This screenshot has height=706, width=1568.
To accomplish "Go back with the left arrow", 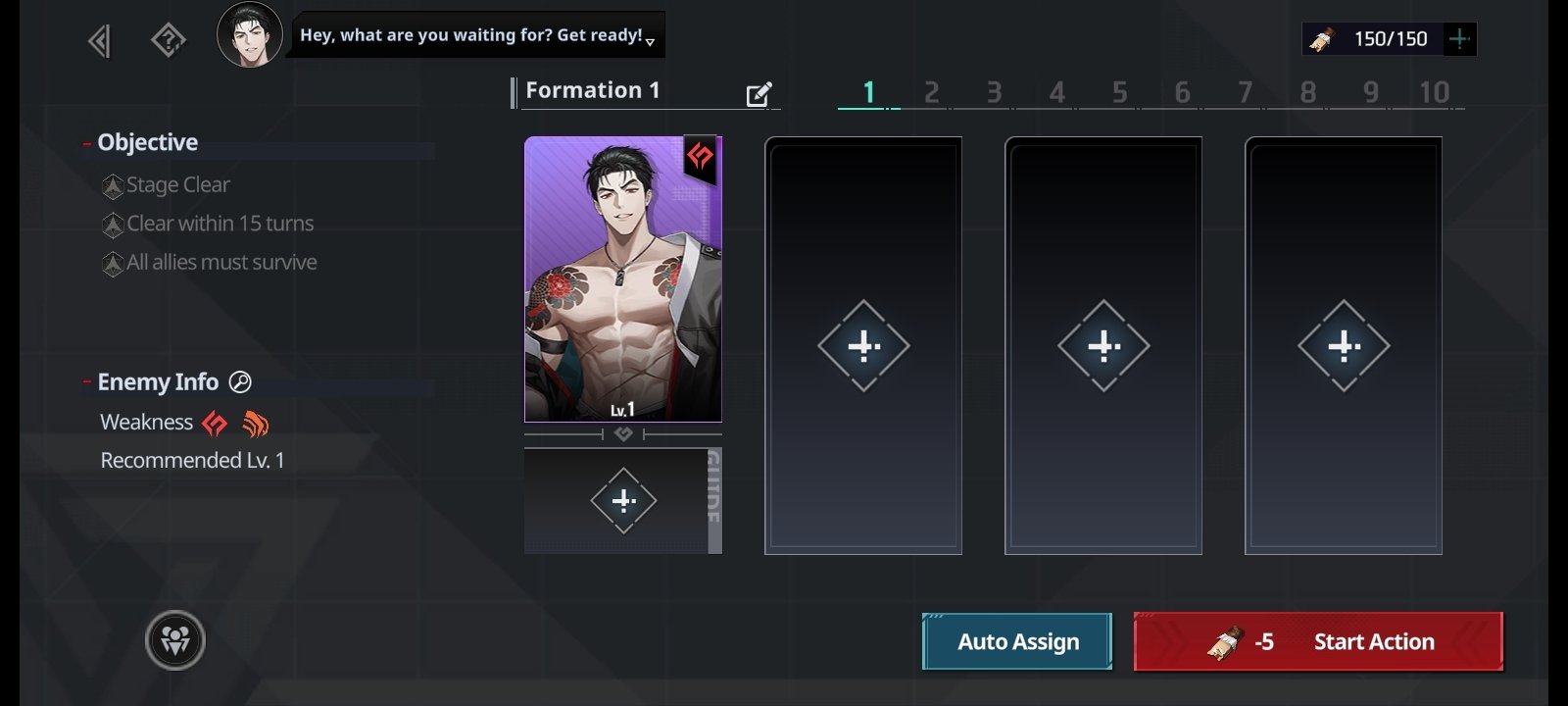I will 99,41.
